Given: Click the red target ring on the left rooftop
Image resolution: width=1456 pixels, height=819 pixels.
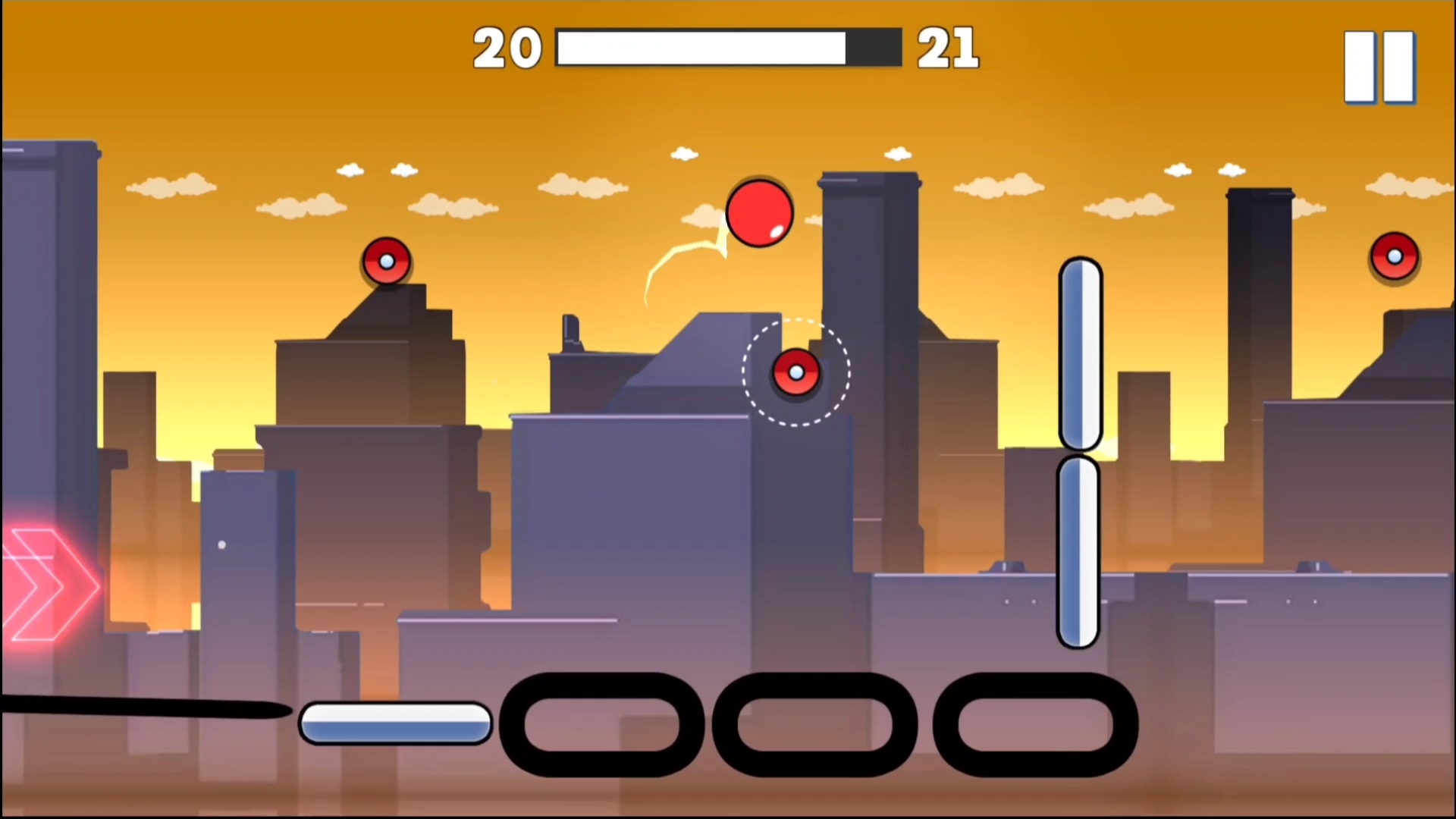Looking at the screenshot, I should (x=387, y=261).
